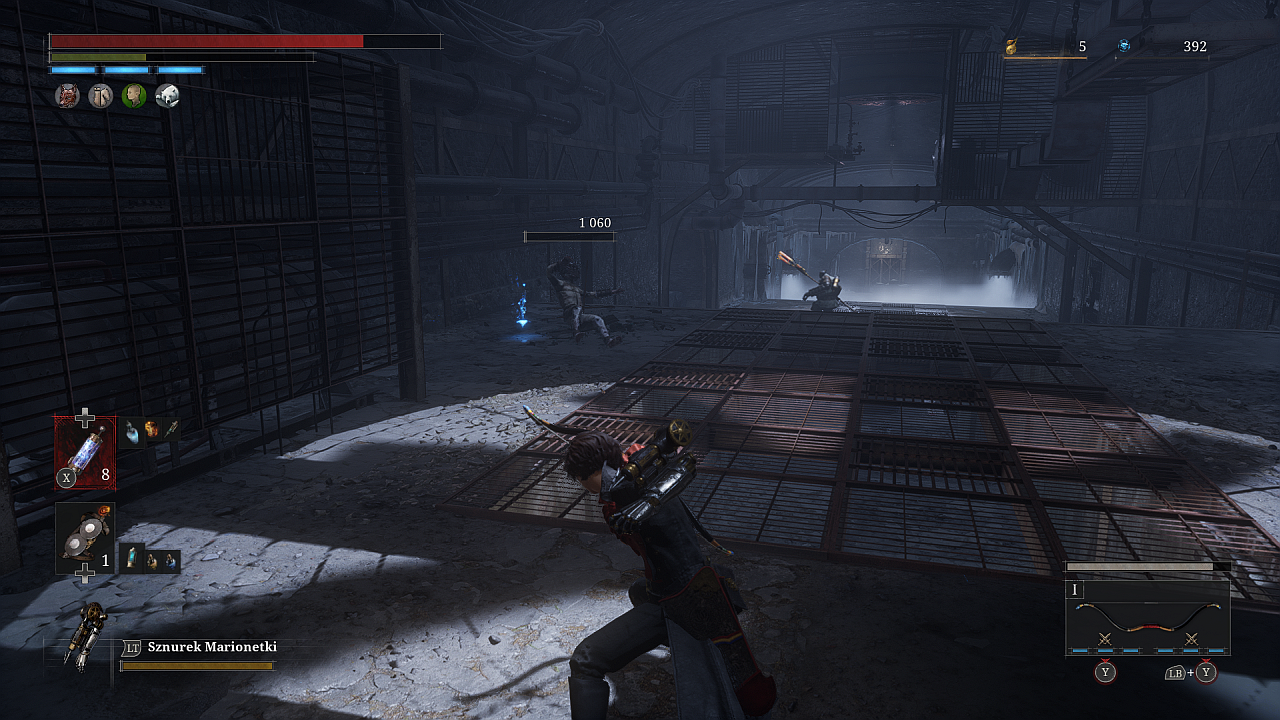The height and width of the screenshot is (720, 1280).
Task: Click the gold coin currency icon
Action: (1011, 46)
